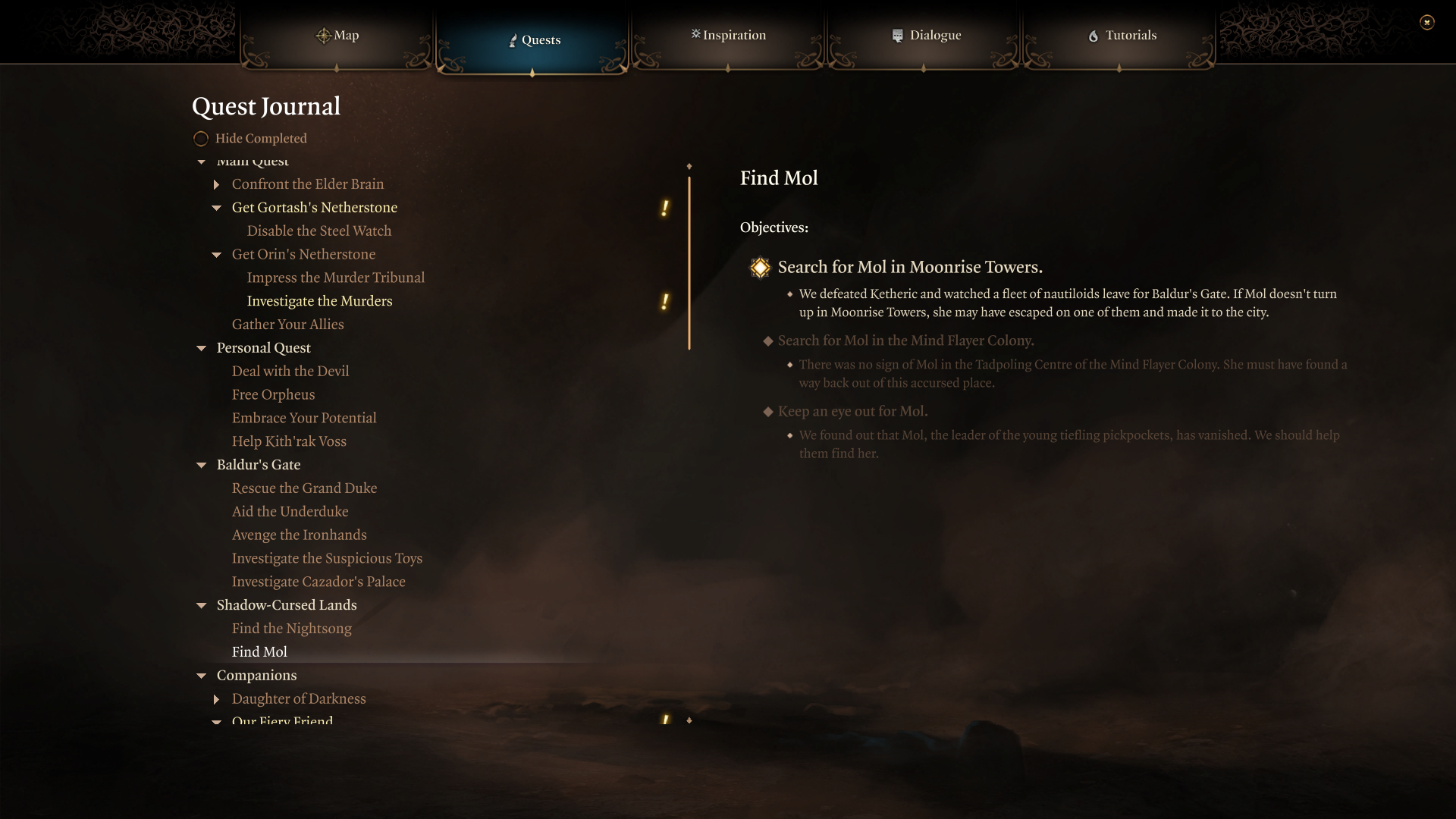Image resolution: width=1456 pixels, height=819 pixels.
Task: Click the Tutorials droplet icon
Action: click(1093, 36)
